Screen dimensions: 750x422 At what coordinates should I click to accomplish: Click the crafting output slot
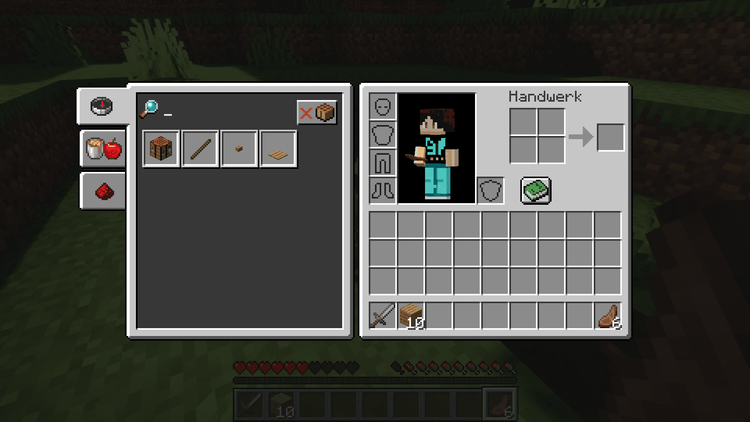pyautogui.click(x=610, y=136)
